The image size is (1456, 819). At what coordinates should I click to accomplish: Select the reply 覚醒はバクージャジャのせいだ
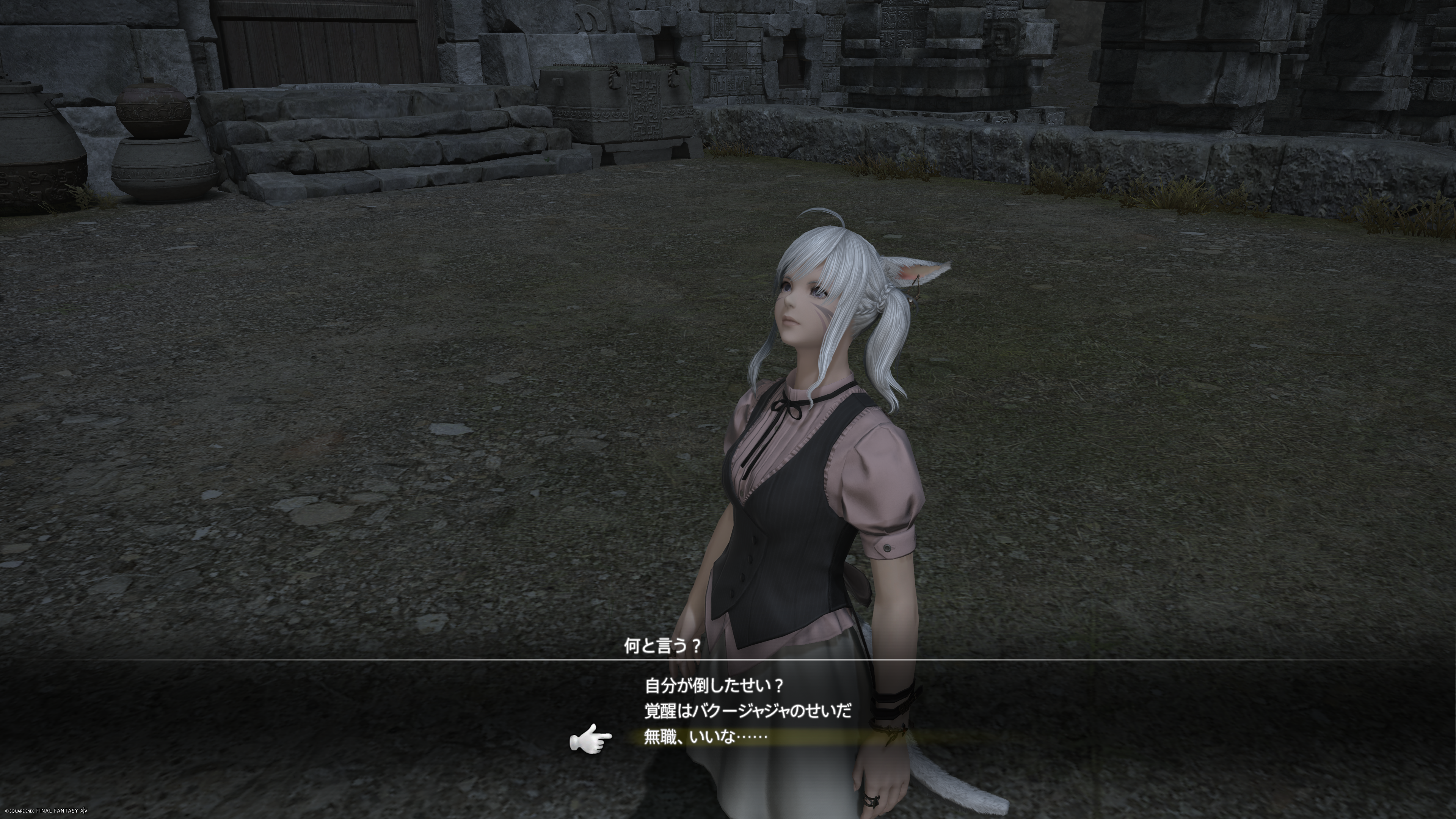(748, 711)
